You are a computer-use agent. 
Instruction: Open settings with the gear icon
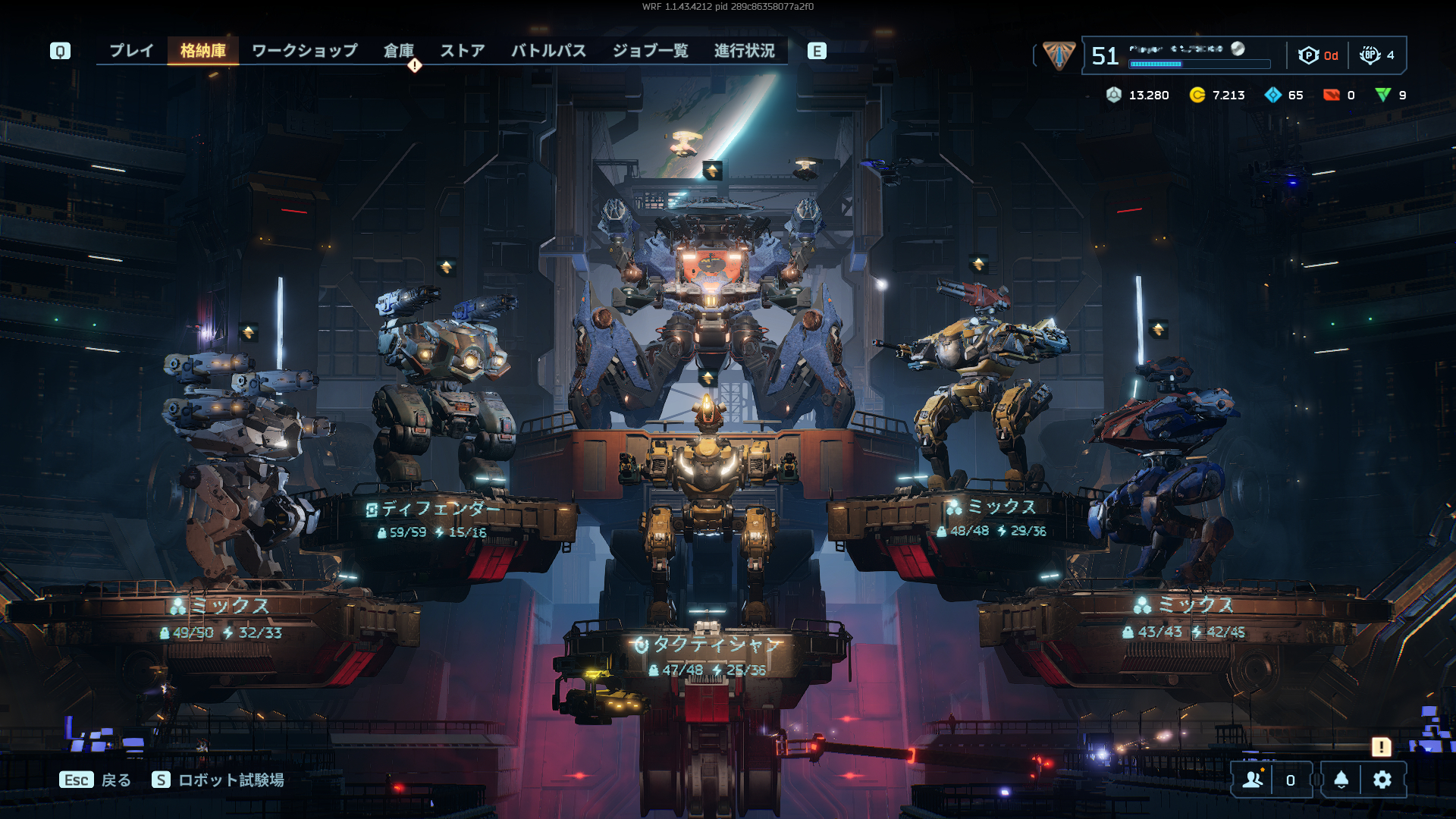click(1382, 780)
